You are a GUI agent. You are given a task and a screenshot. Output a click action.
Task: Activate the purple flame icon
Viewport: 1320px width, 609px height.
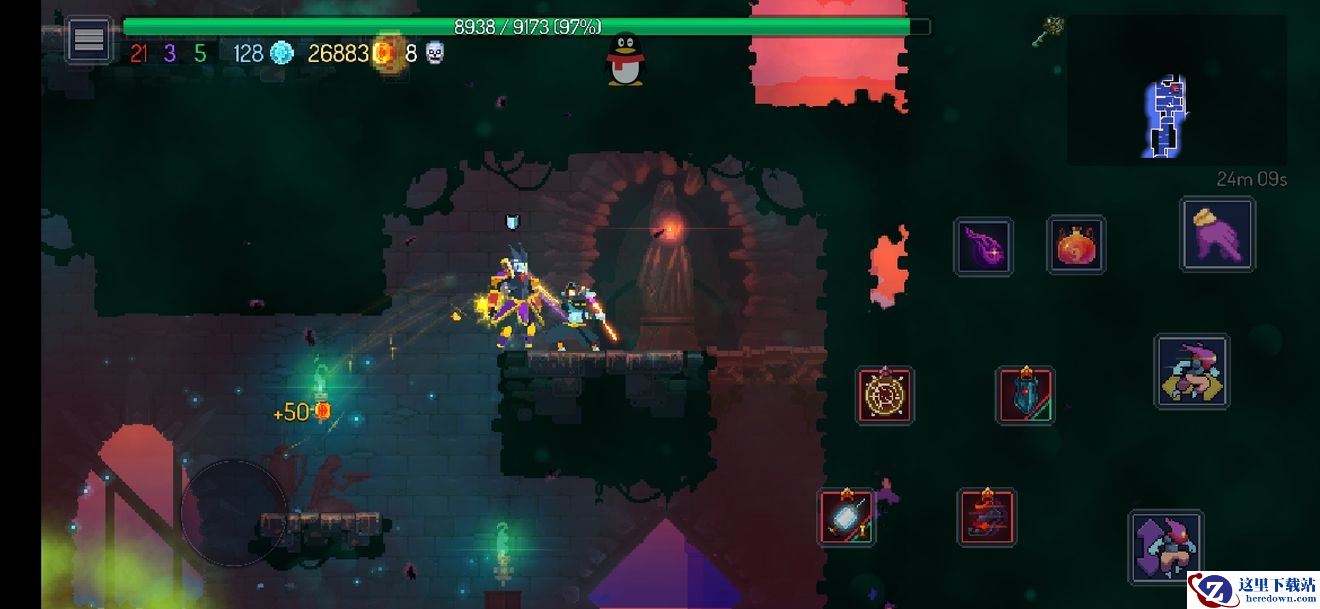pyautogui.click(x=983, y=246)
